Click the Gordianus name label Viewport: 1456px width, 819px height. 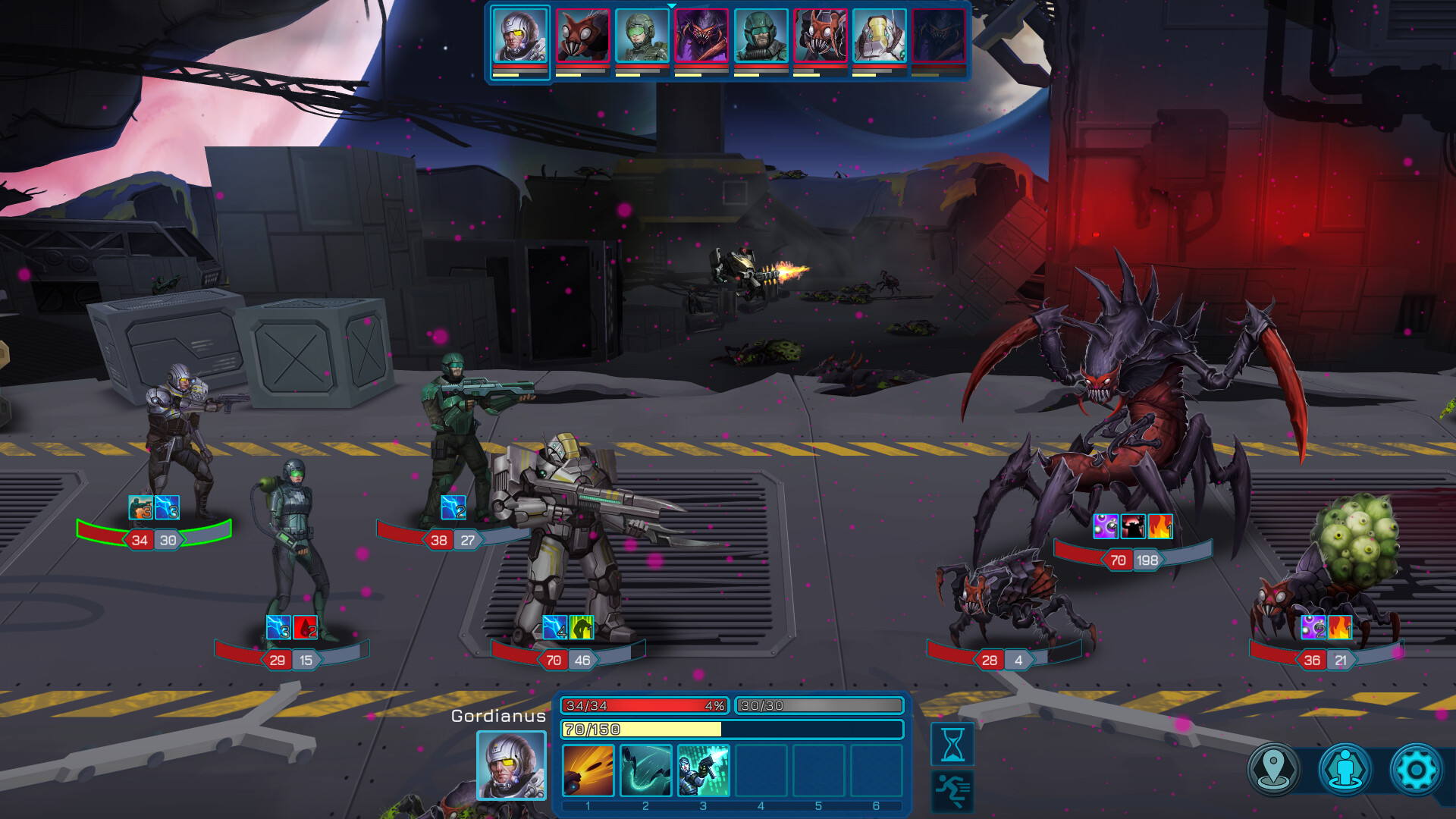click(498, 716)
